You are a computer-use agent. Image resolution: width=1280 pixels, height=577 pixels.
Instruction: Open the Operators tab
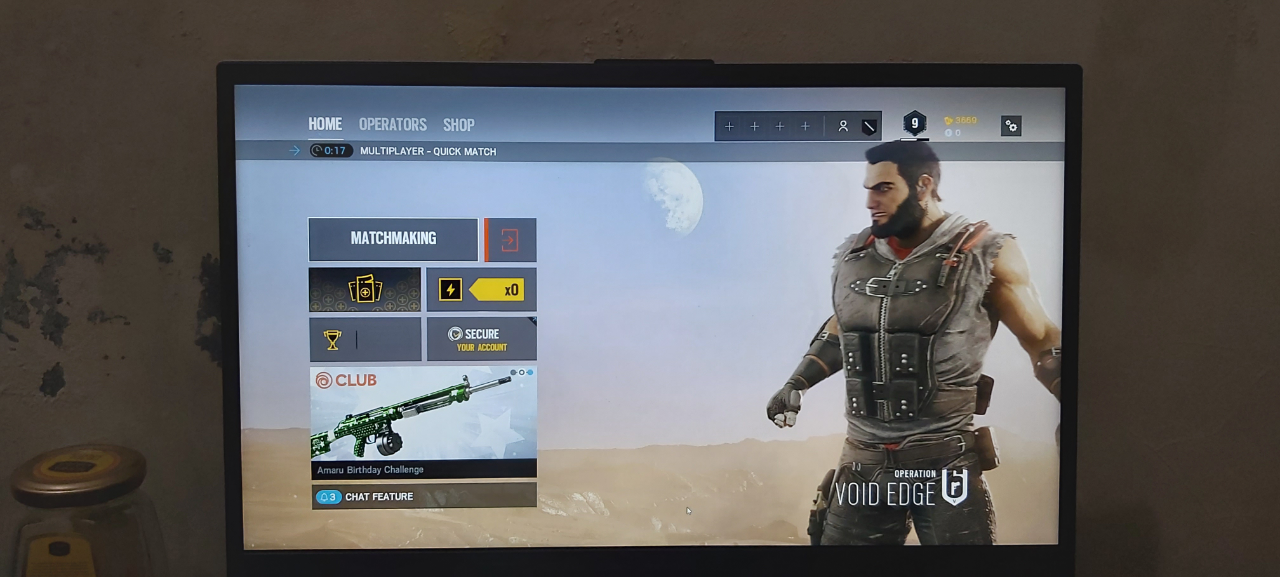[393, 125]
